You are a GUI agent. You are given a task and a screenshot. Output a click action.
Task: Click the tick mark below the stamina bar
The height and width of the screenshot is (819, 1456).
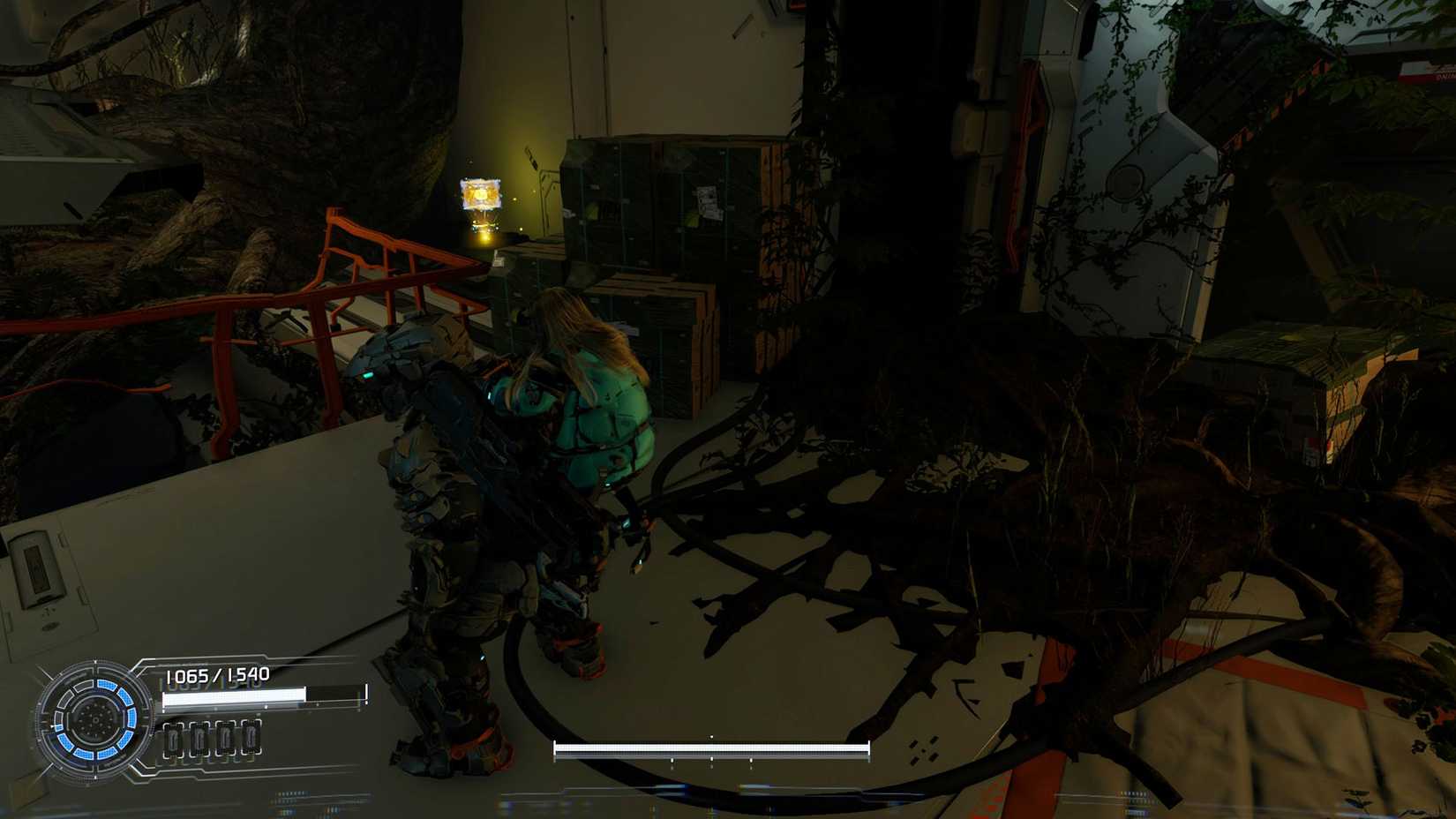(711, 761)
